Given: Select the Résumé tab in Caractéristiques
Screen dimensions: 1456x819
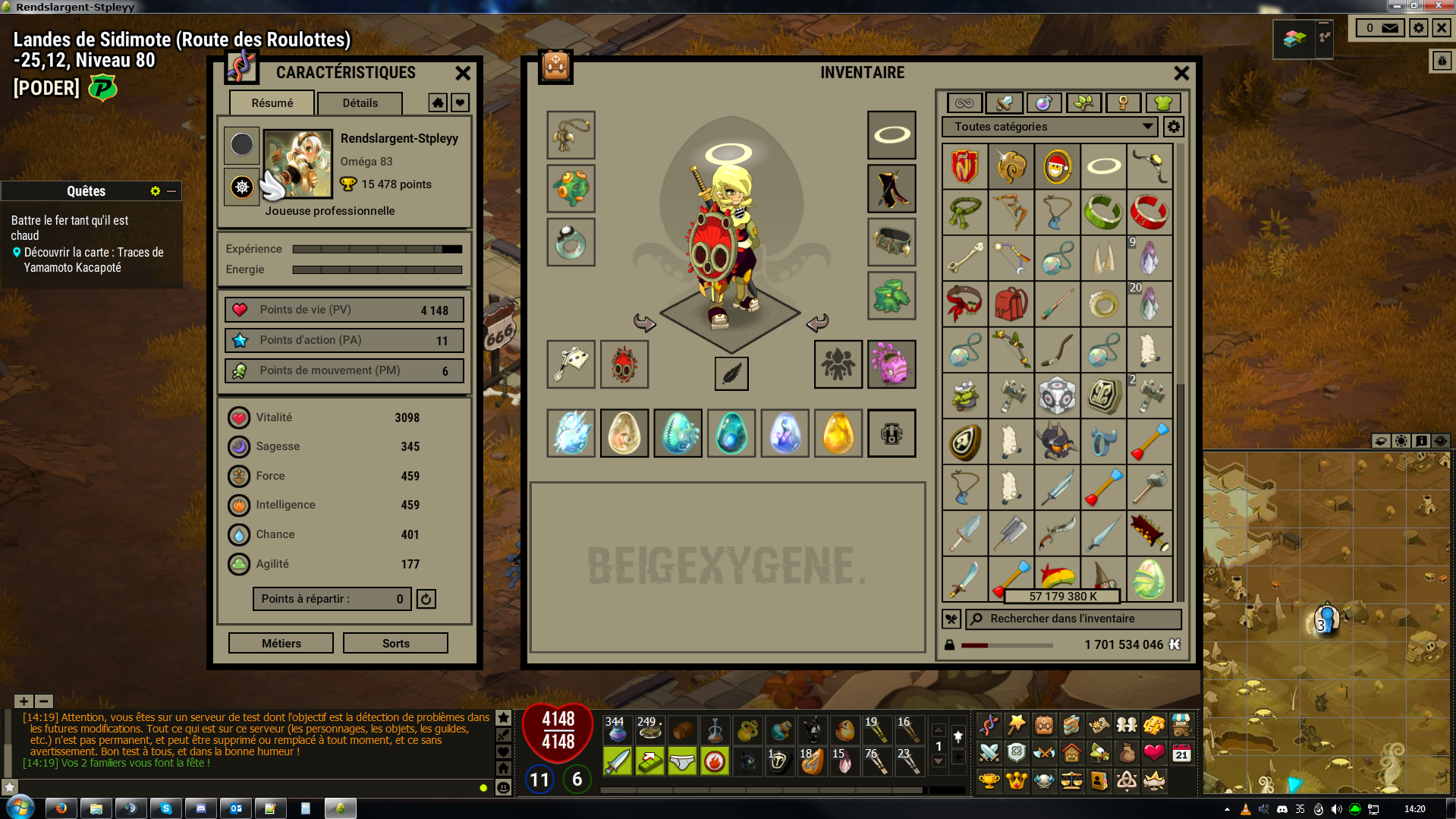Looking at the screenshot, I should [272, 102].
